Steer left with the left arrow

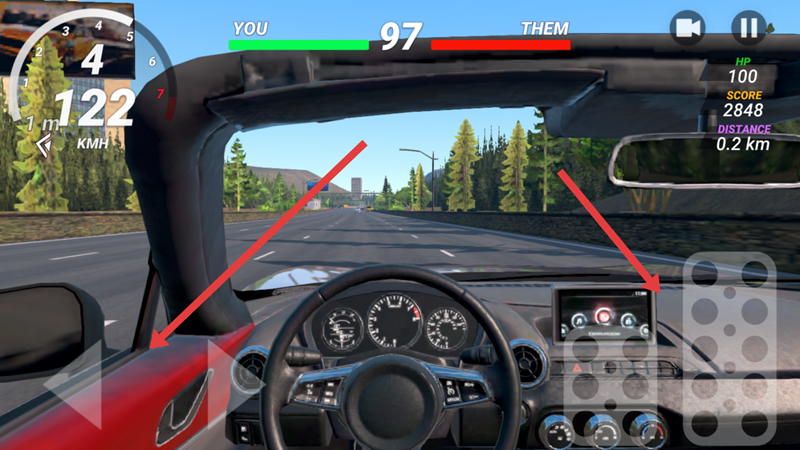tap(72, 385)
